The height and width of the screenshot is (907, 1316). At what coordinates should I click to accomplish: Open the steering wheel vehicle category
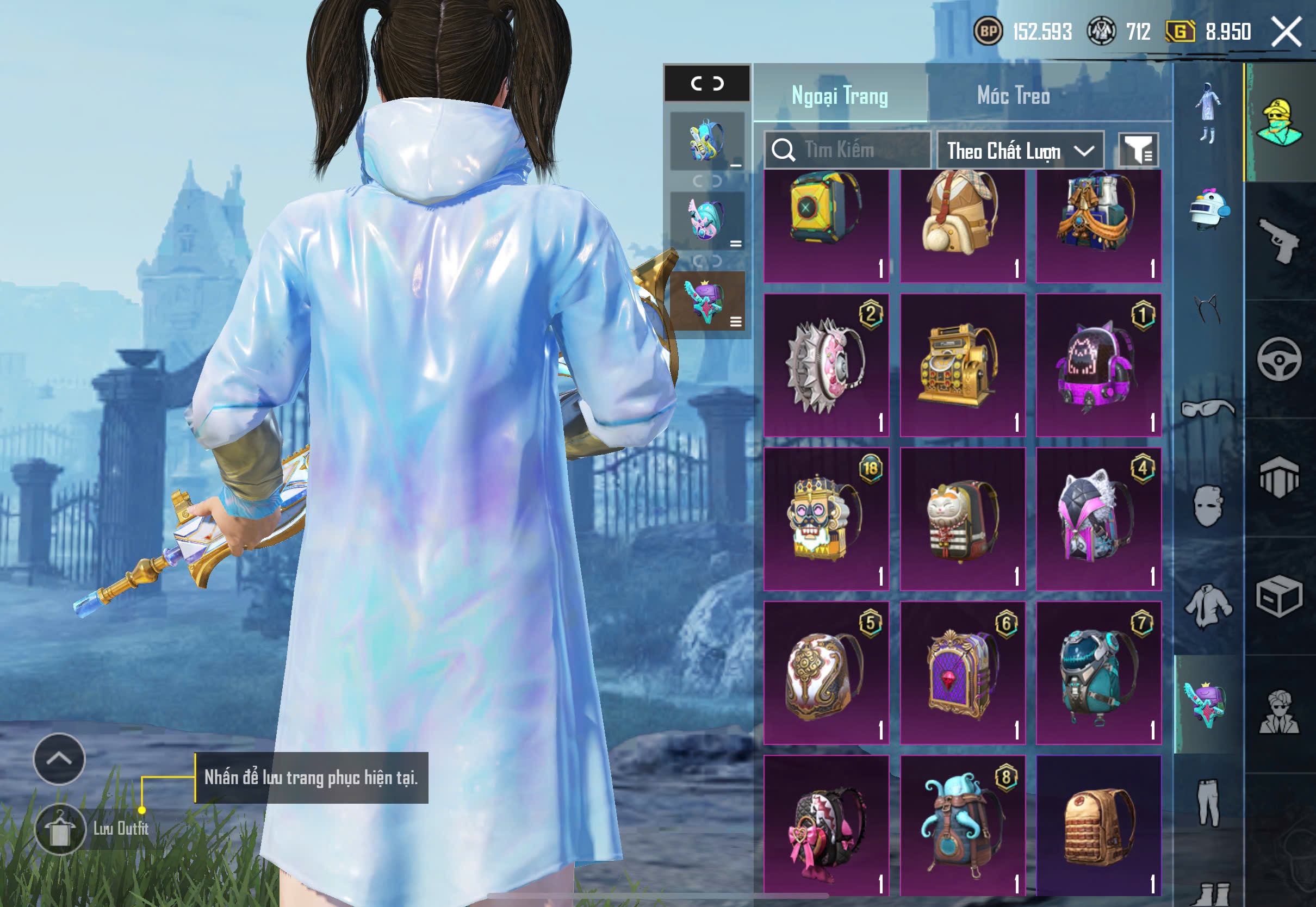tap(1279, 360)
